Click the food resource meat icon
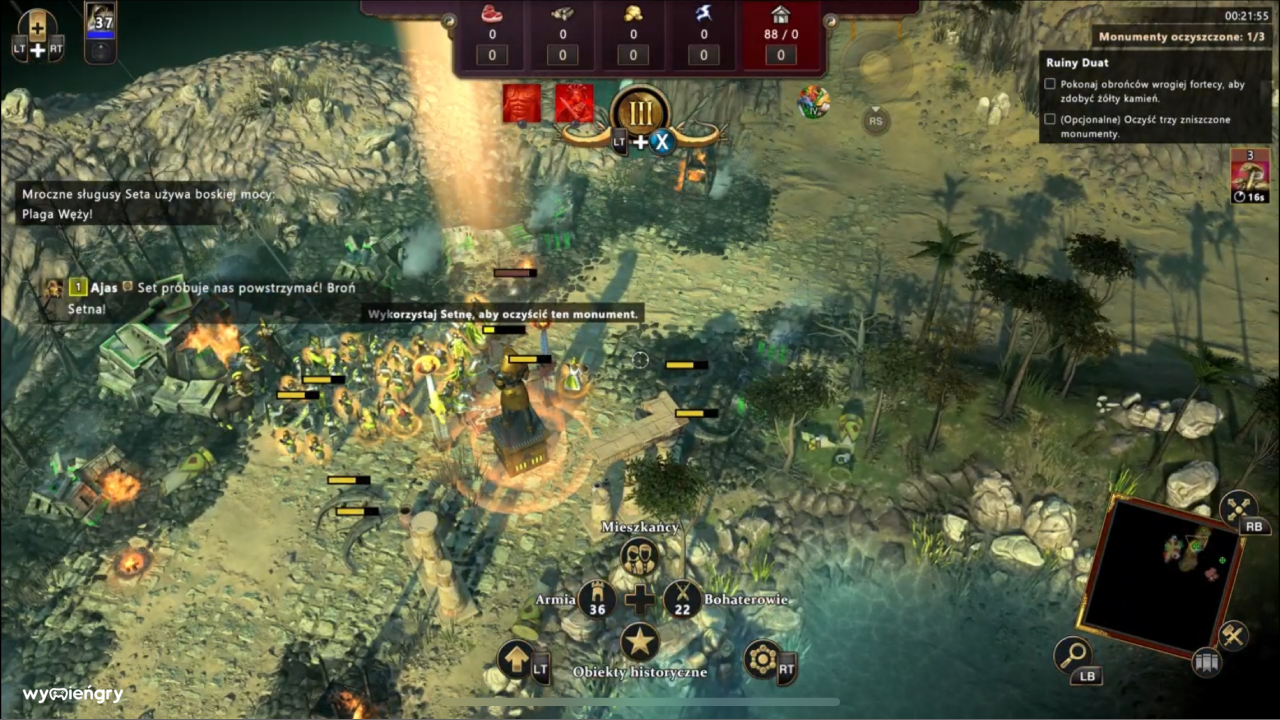Viewport: 1280px width, 720px height. 491,14
